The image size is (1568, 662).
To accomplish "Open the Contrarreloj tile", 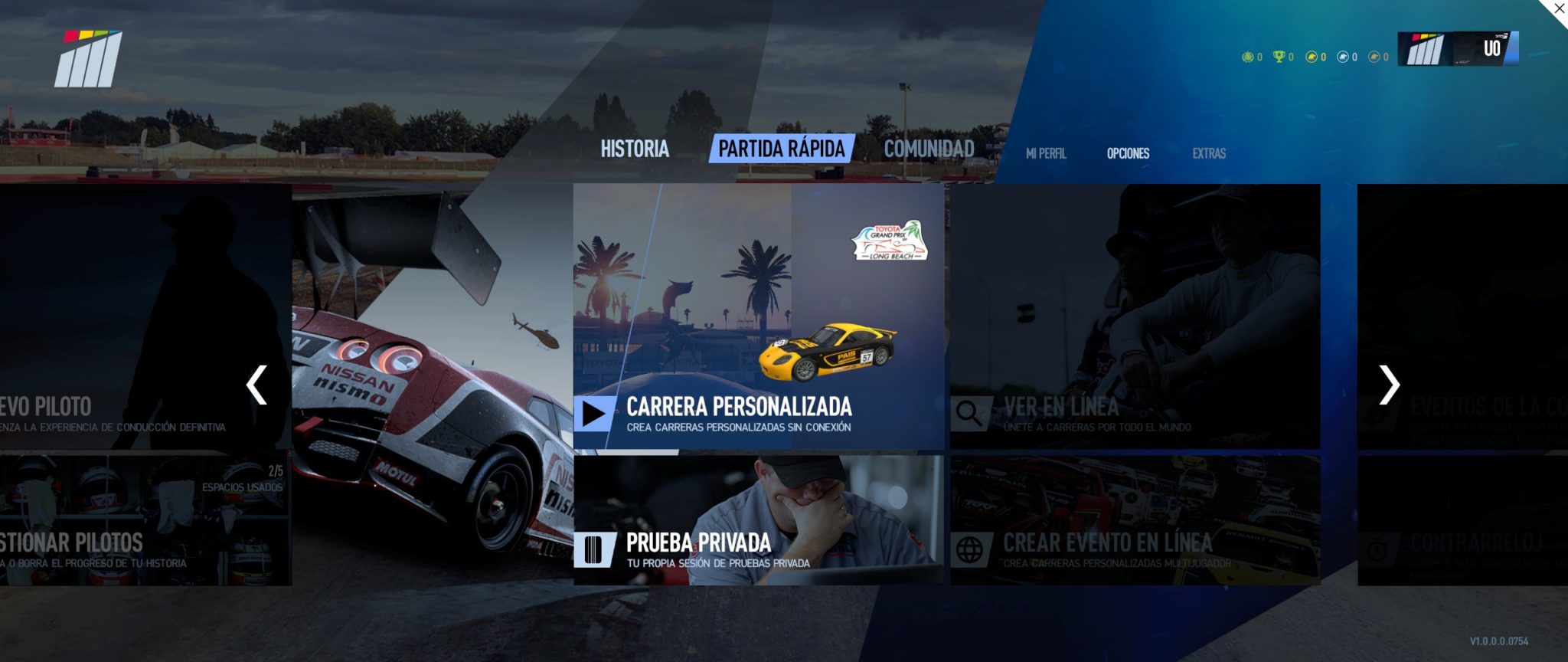I will coord(1462,520).
